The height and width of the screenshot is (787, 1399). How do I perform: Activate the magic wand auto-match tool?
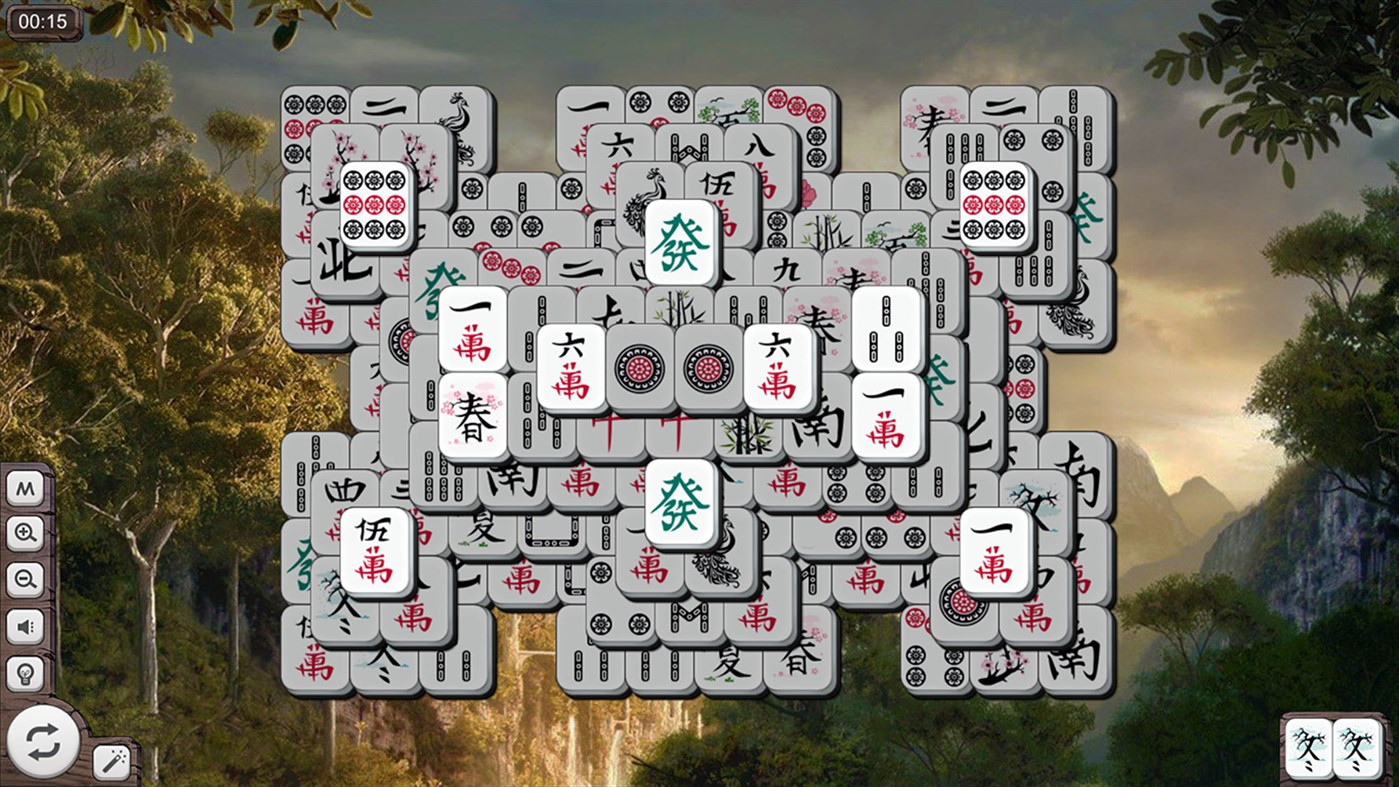(x=109, y=760)
